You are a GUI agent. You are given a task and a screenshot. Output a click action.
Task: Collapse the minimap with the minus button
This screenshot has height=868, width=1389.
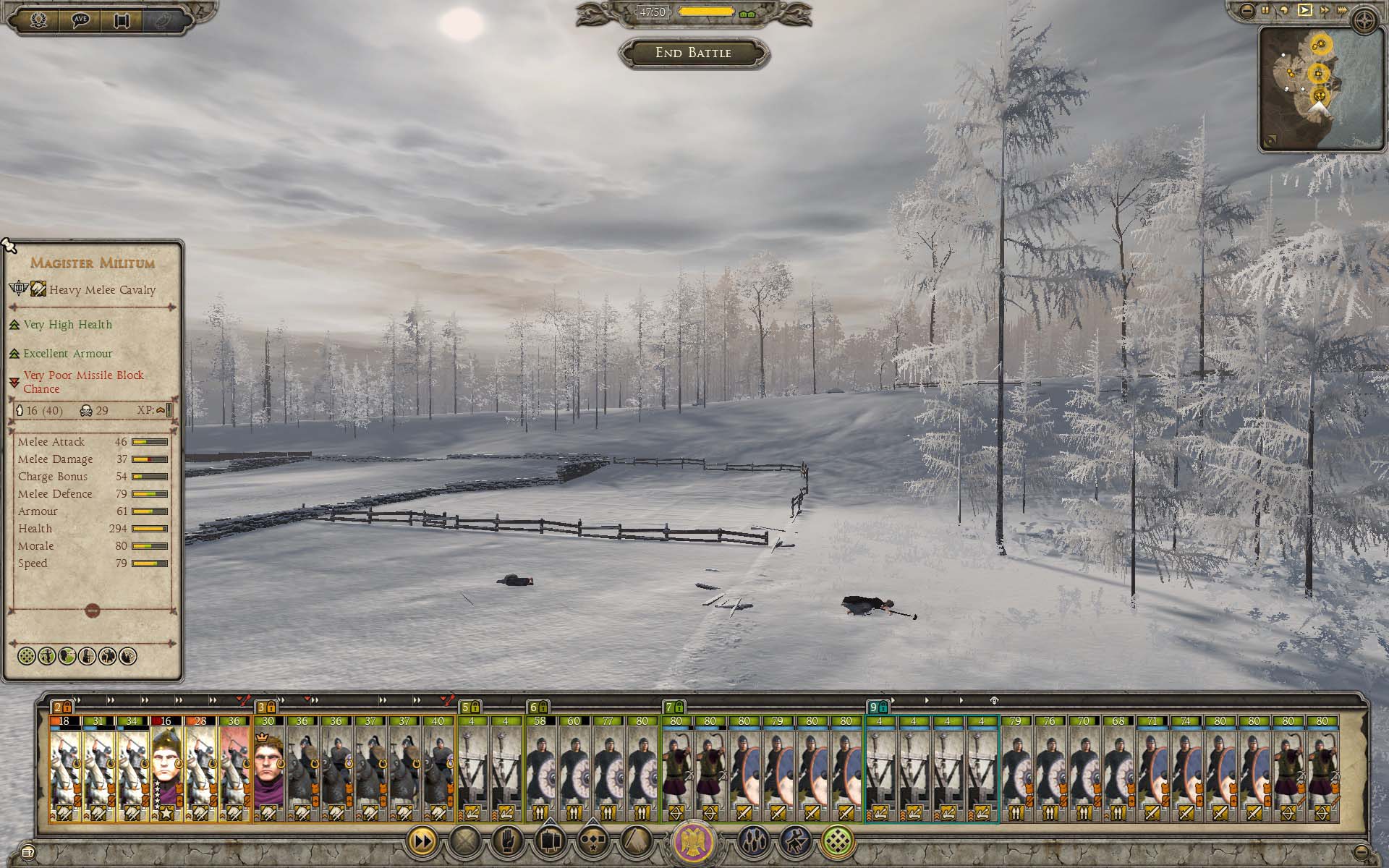click(x=1246, y=10)
